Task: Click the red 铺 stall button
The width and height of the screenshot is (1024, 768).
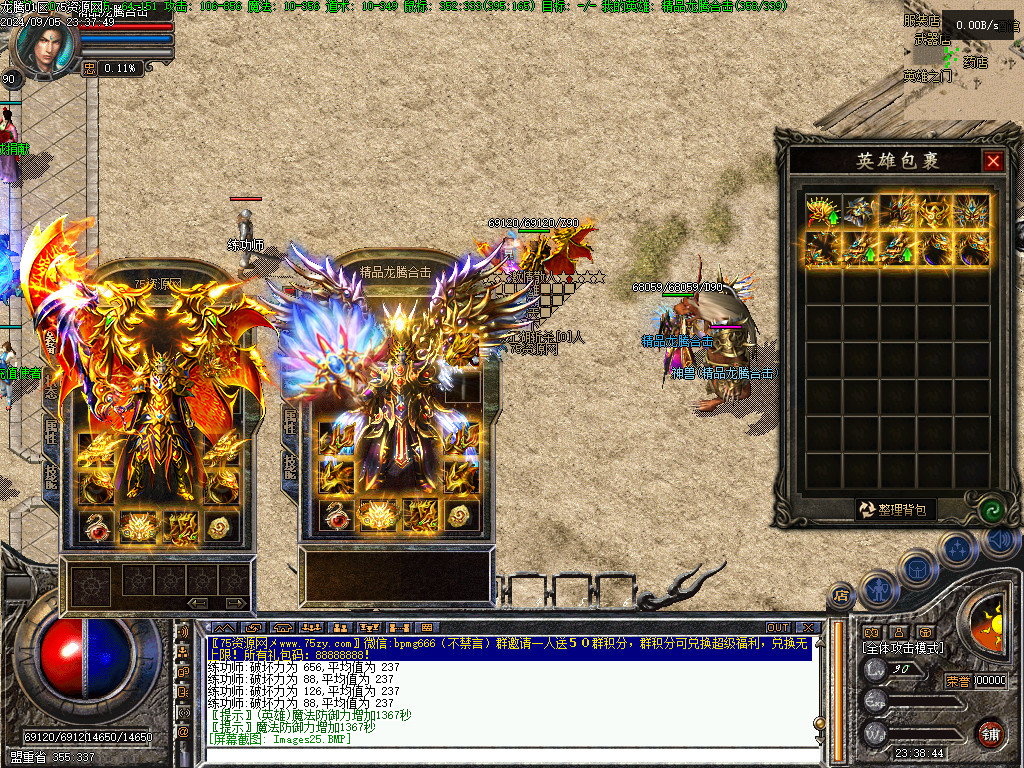Action: 990,732
